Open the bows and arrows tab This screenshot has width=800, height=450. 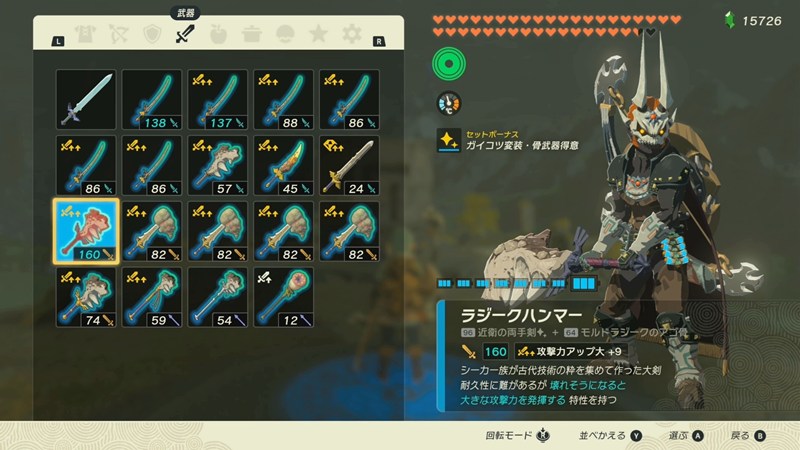[x=119, y=36]
